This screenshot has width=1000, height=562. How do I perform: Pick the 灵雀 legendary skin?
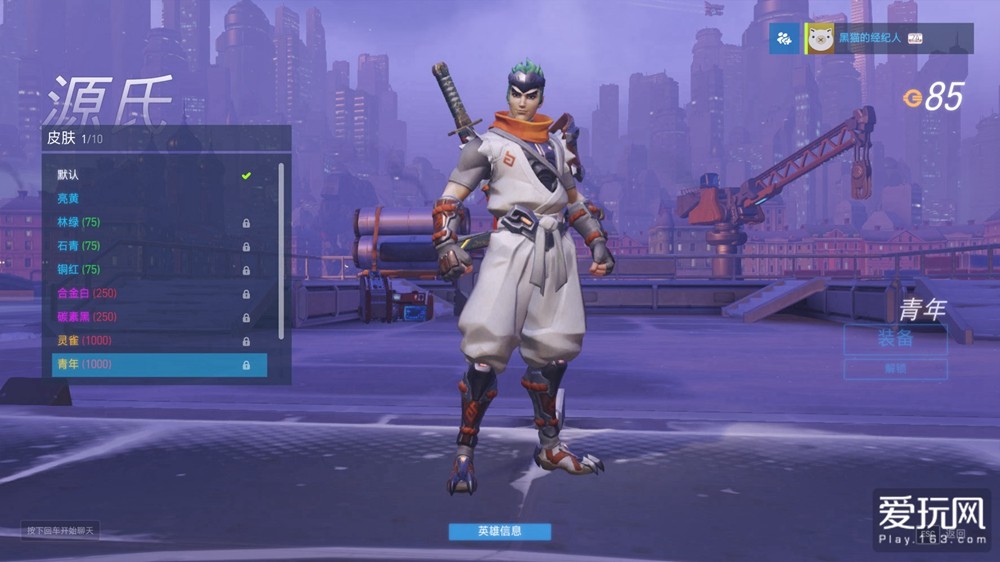158,341
